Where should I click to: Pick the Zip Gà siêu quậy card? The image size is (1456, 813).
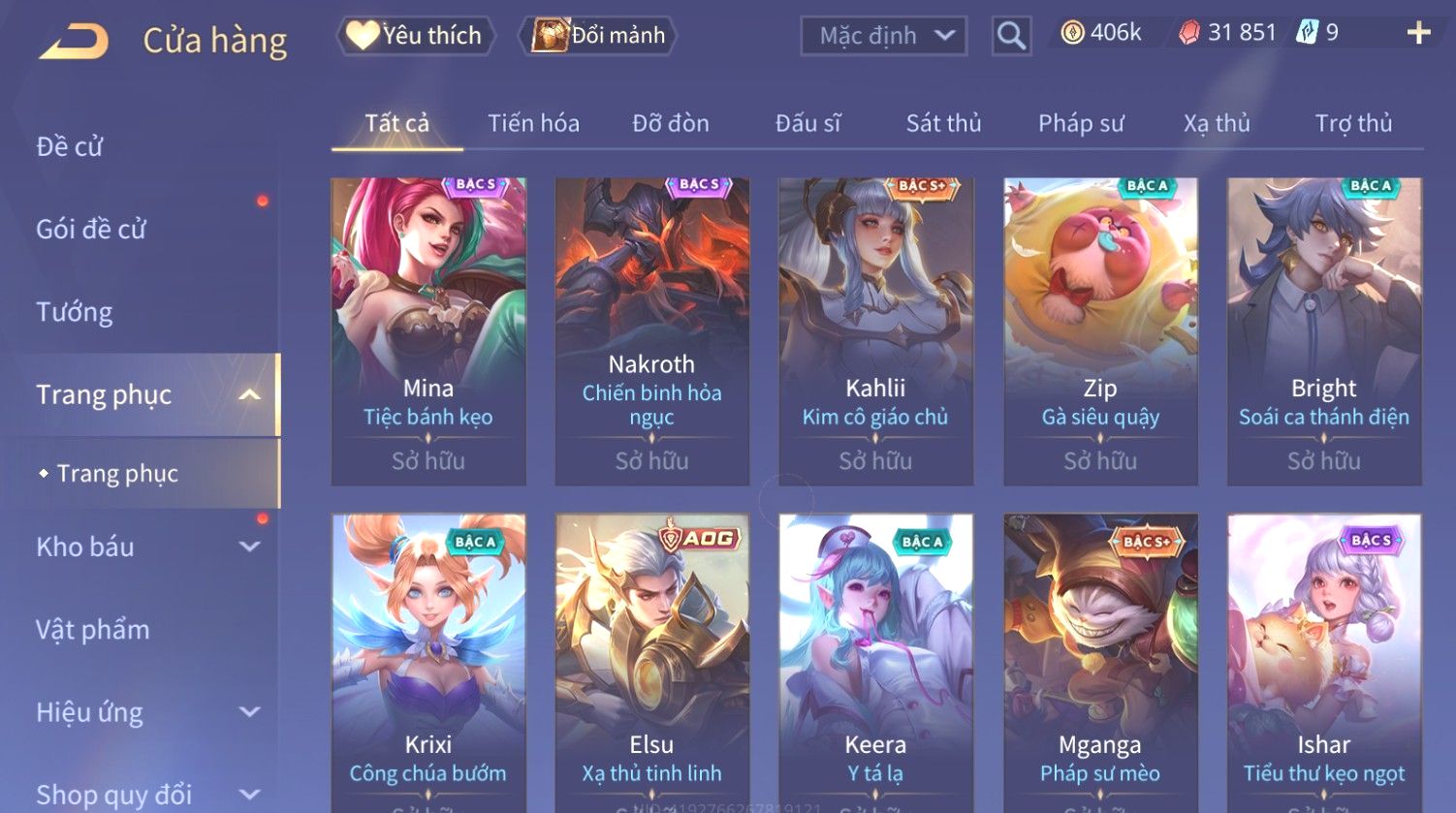tap(1100, 330)
